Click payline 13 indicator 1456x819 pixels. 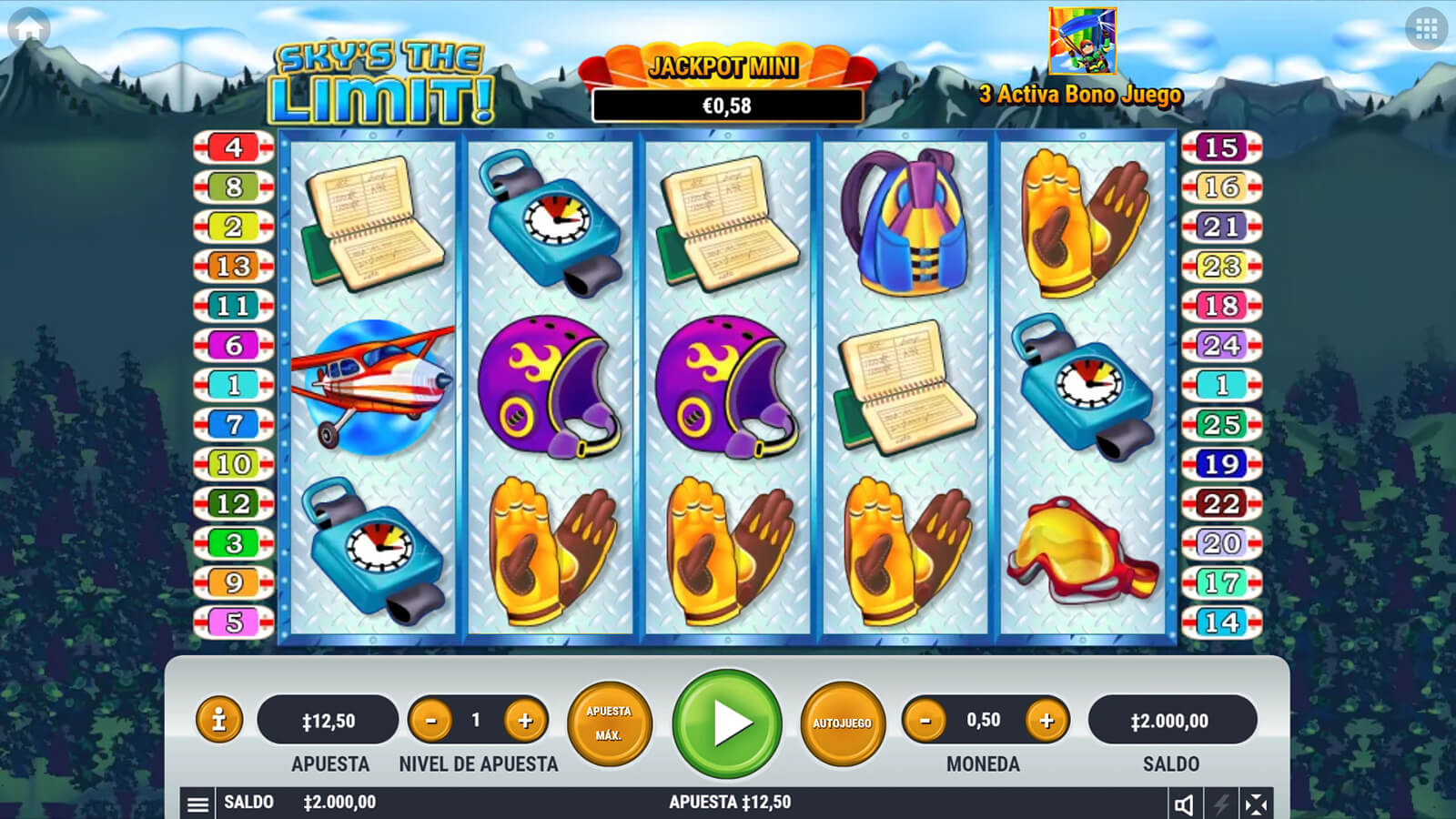234,266
